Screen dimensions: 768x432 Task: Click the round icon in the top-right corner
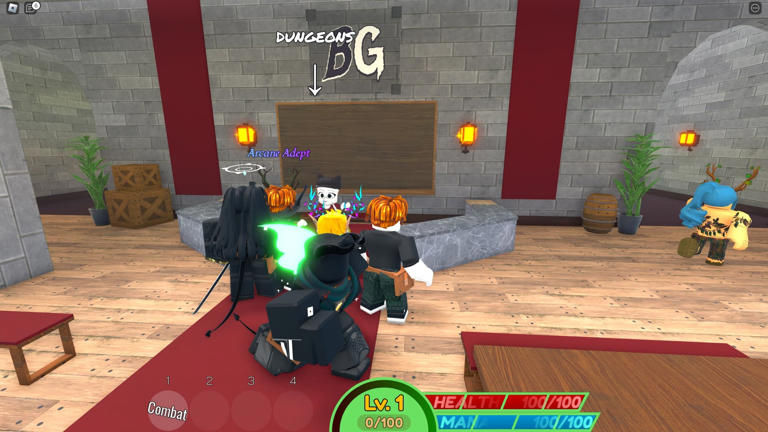pyautogui.click(x=755, y=8)
